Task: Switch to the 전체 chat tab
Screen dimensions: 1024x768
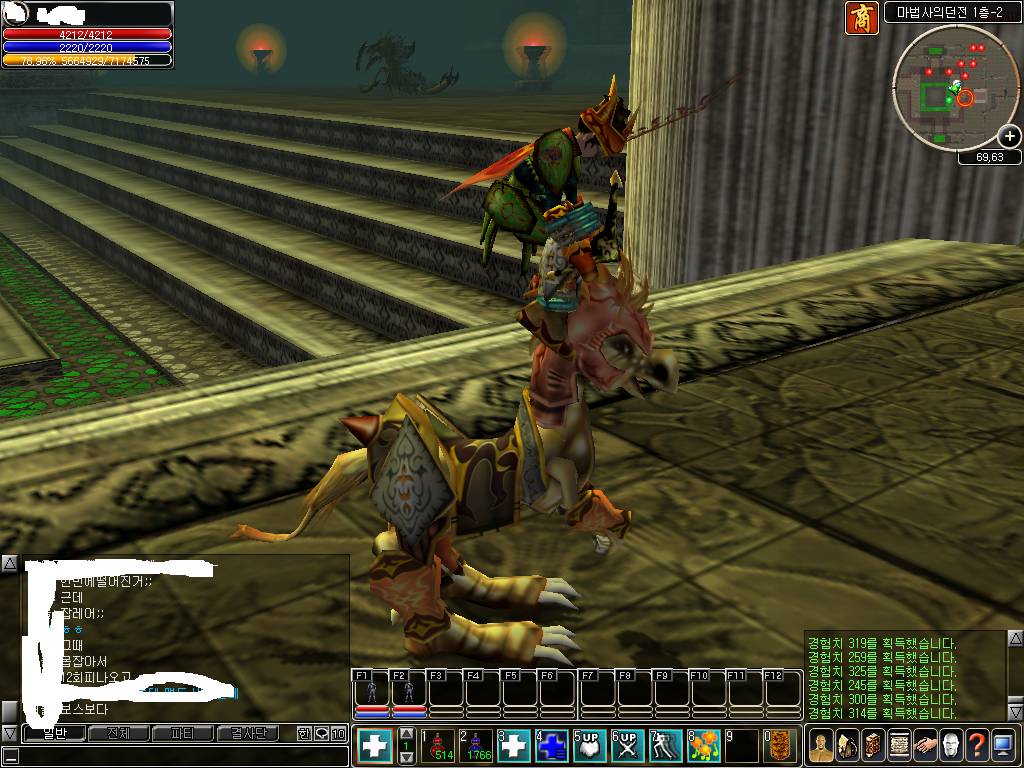Action: [117, 734]
